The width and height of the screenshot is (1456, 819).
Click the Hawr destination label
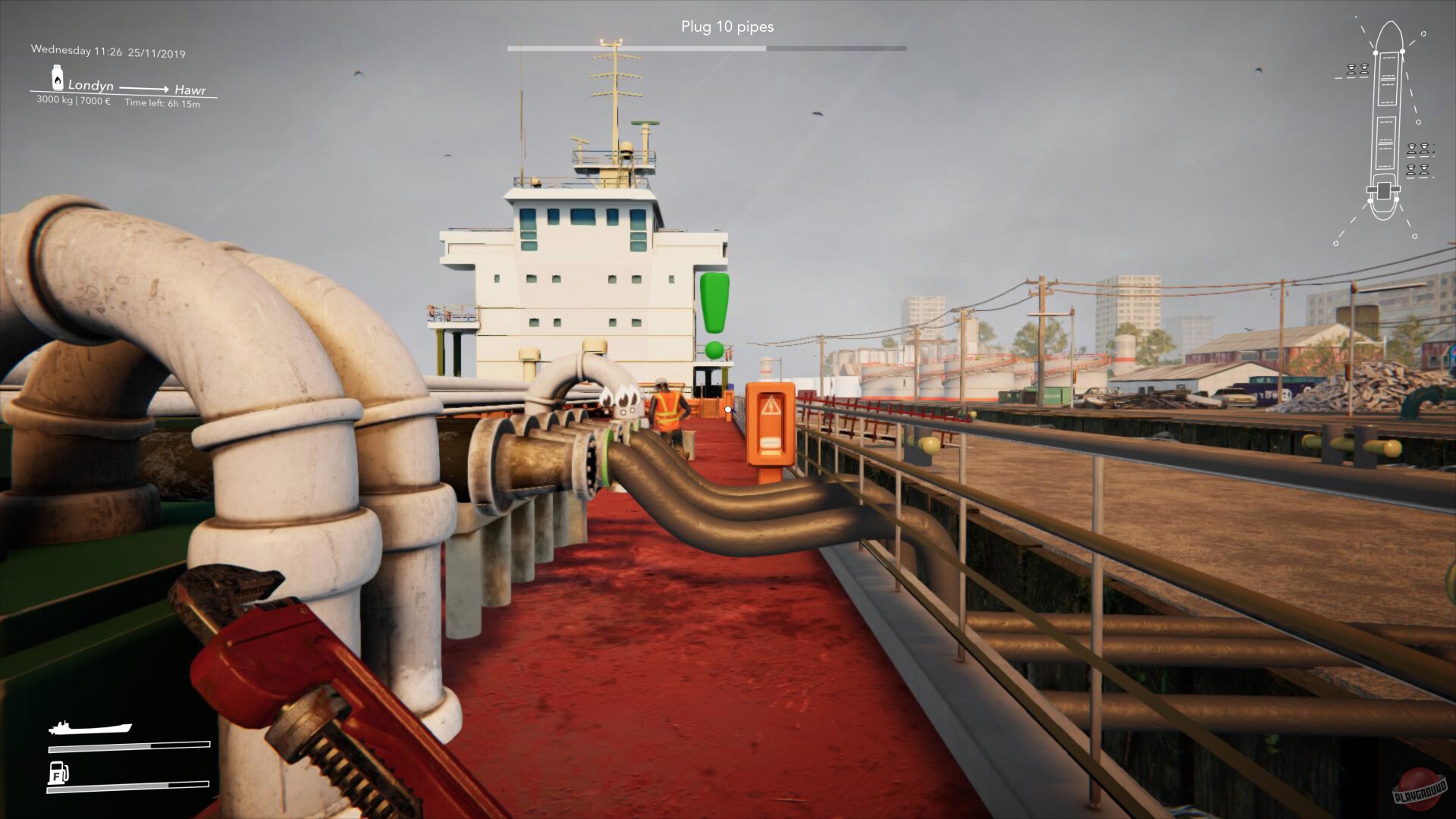click(x=190, y=89)
